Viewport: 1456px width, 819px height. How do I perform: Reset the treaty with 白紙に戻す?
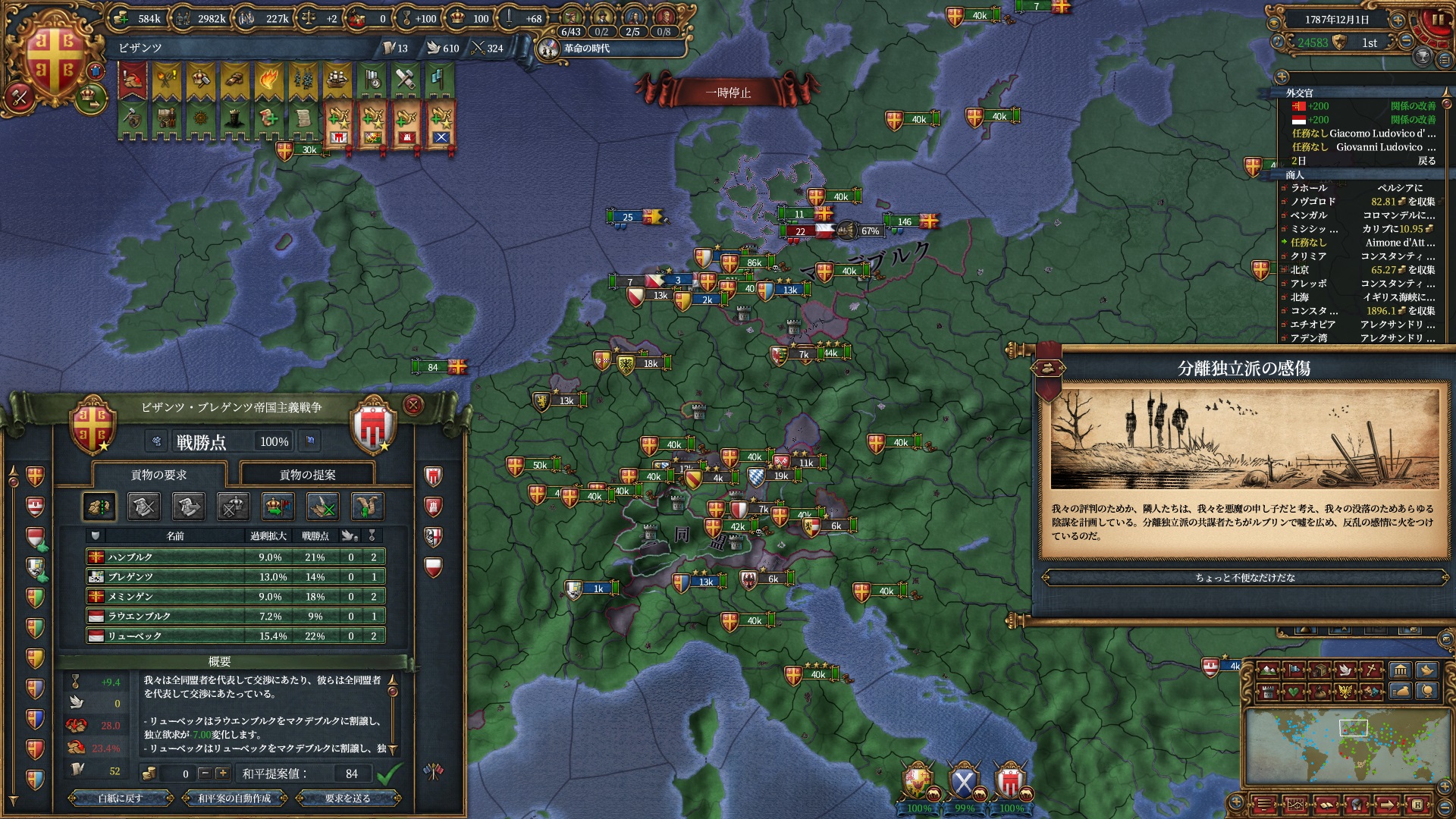tap(120, 799)
